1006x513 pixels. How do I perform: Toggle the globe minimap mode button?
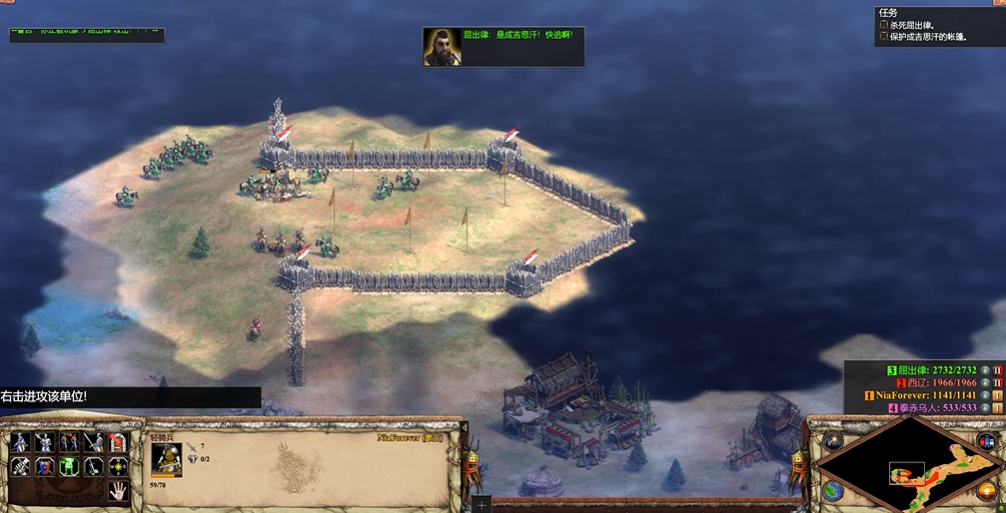coord(833,490)
